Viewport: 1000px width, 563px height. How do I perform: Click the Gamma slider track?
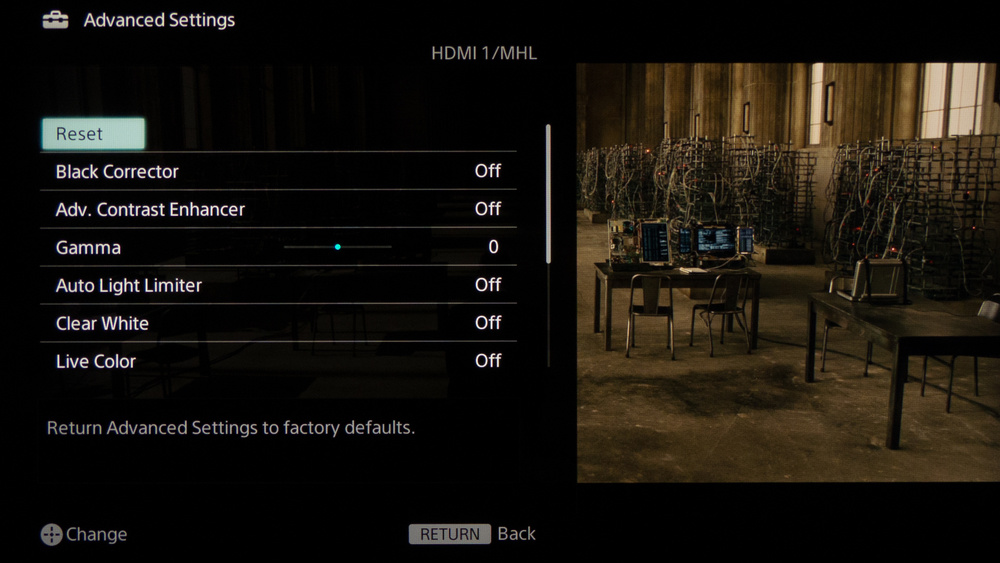tap(338, 247)
